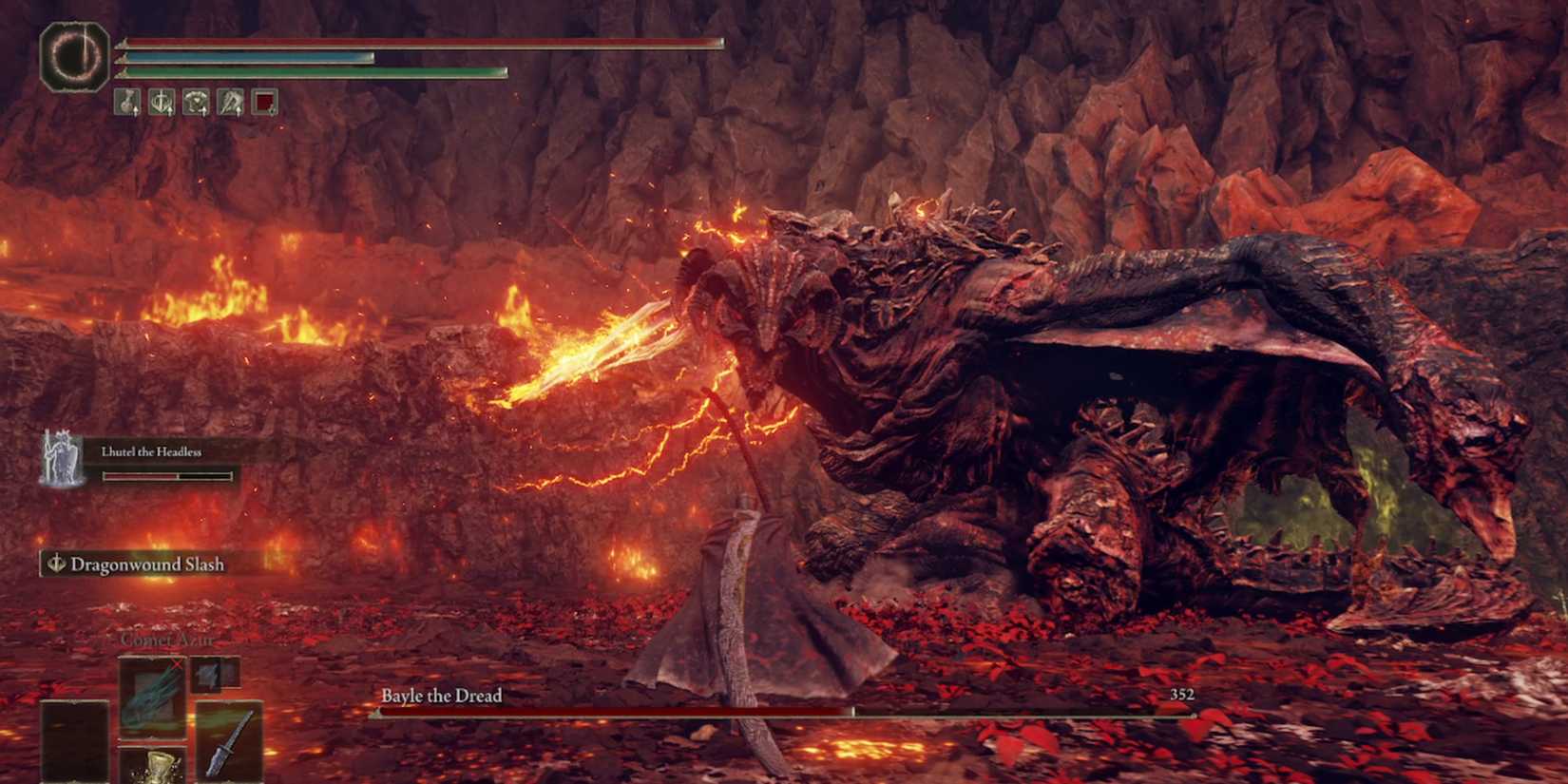The width and height of the screenshot is (1568, 784).
Task: Click the equipped dagger armament icon
Action: 230,743
